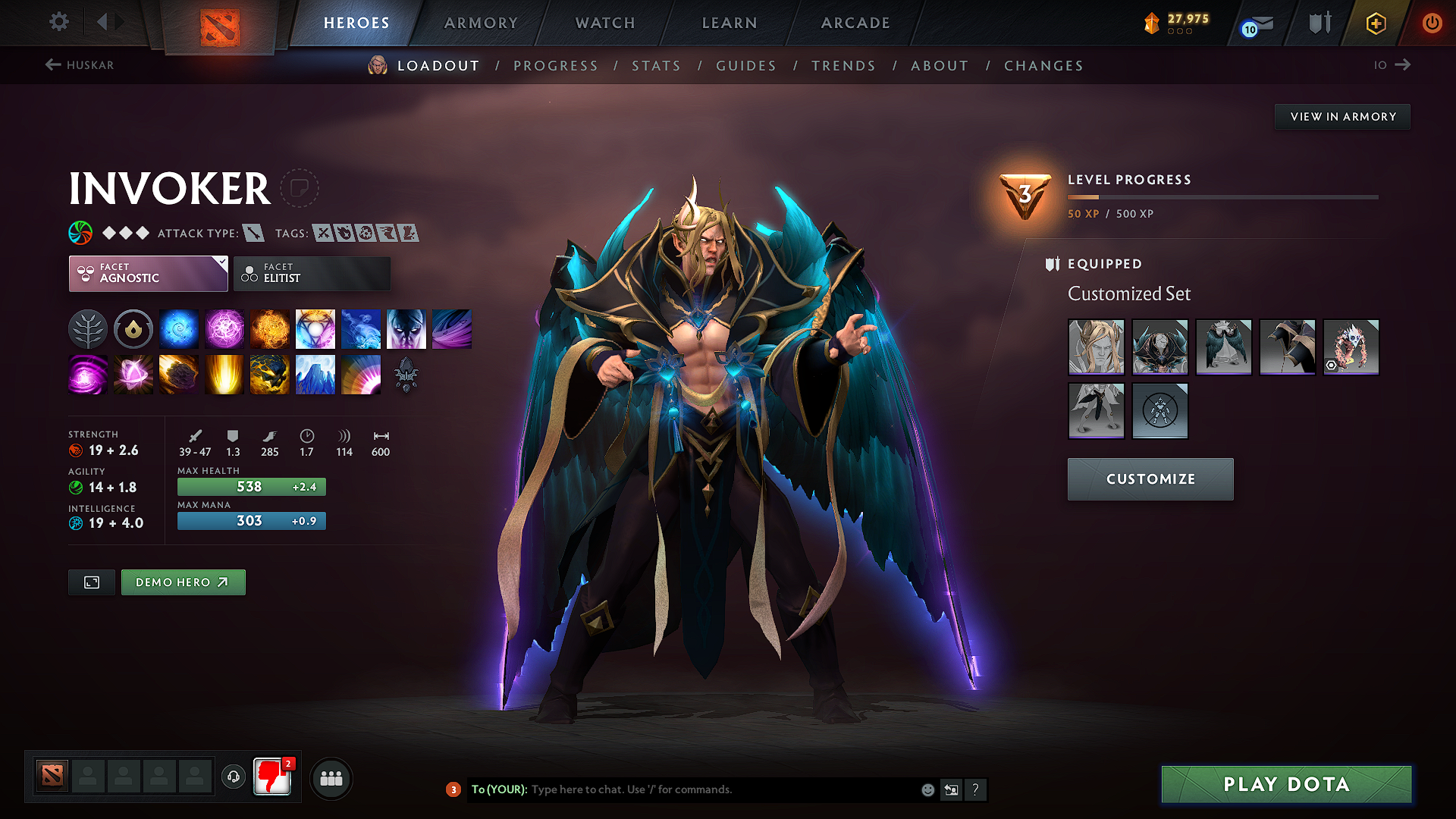Click the level progress XP bar

(x=1221, y=196)
